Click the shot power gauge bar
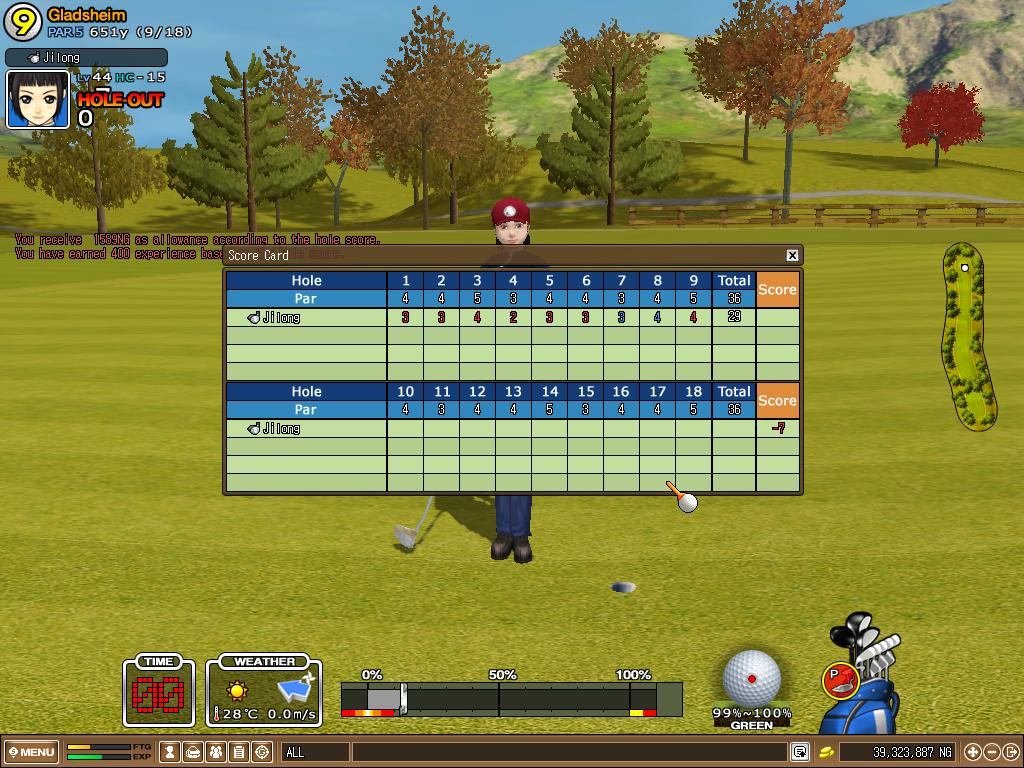1024x768 pixels. pyautogui.click(x=510, y=698)
